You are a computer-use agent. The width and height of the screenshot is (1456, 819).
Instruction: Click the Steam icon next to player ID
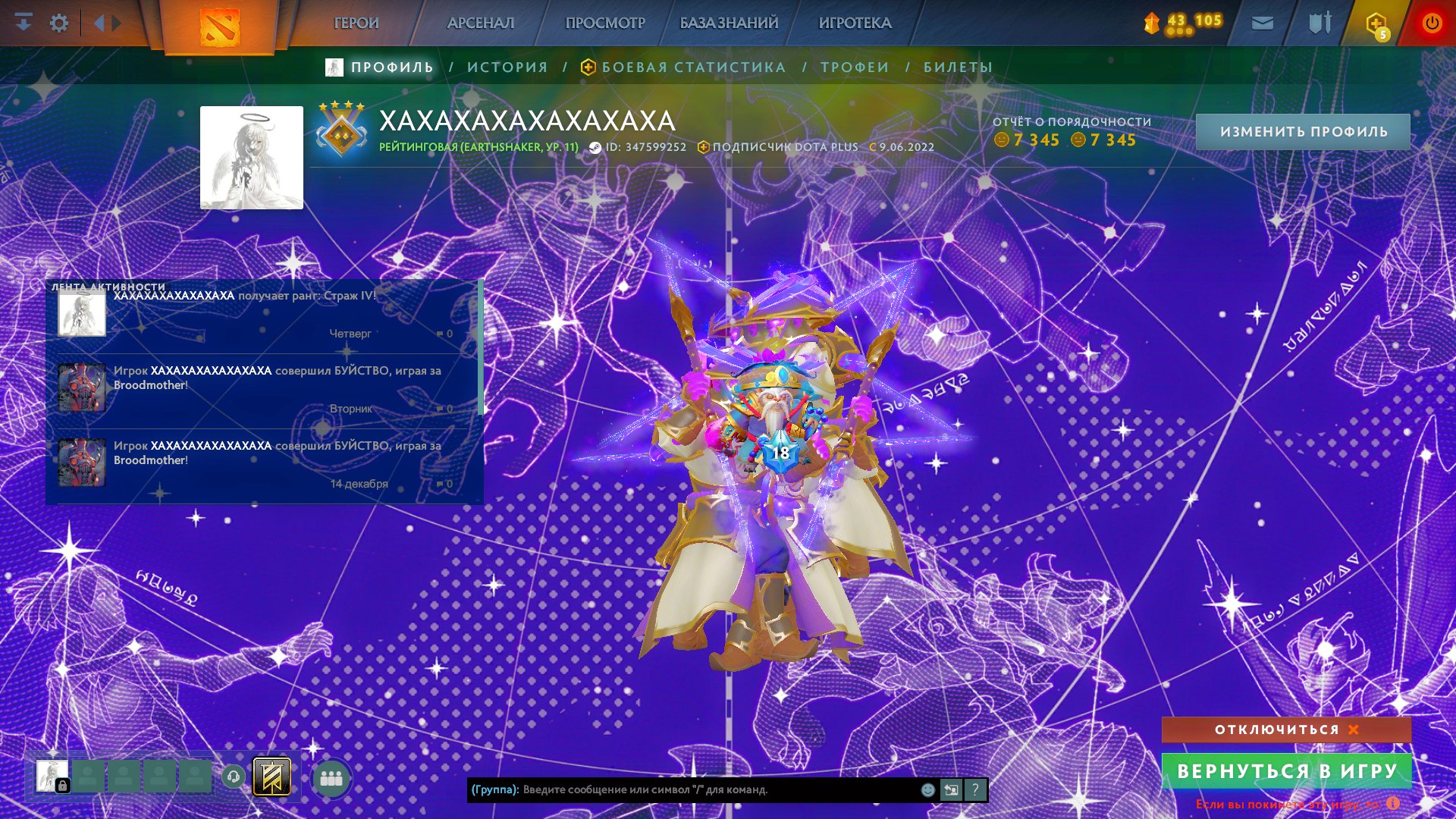(x=595, y=147)
